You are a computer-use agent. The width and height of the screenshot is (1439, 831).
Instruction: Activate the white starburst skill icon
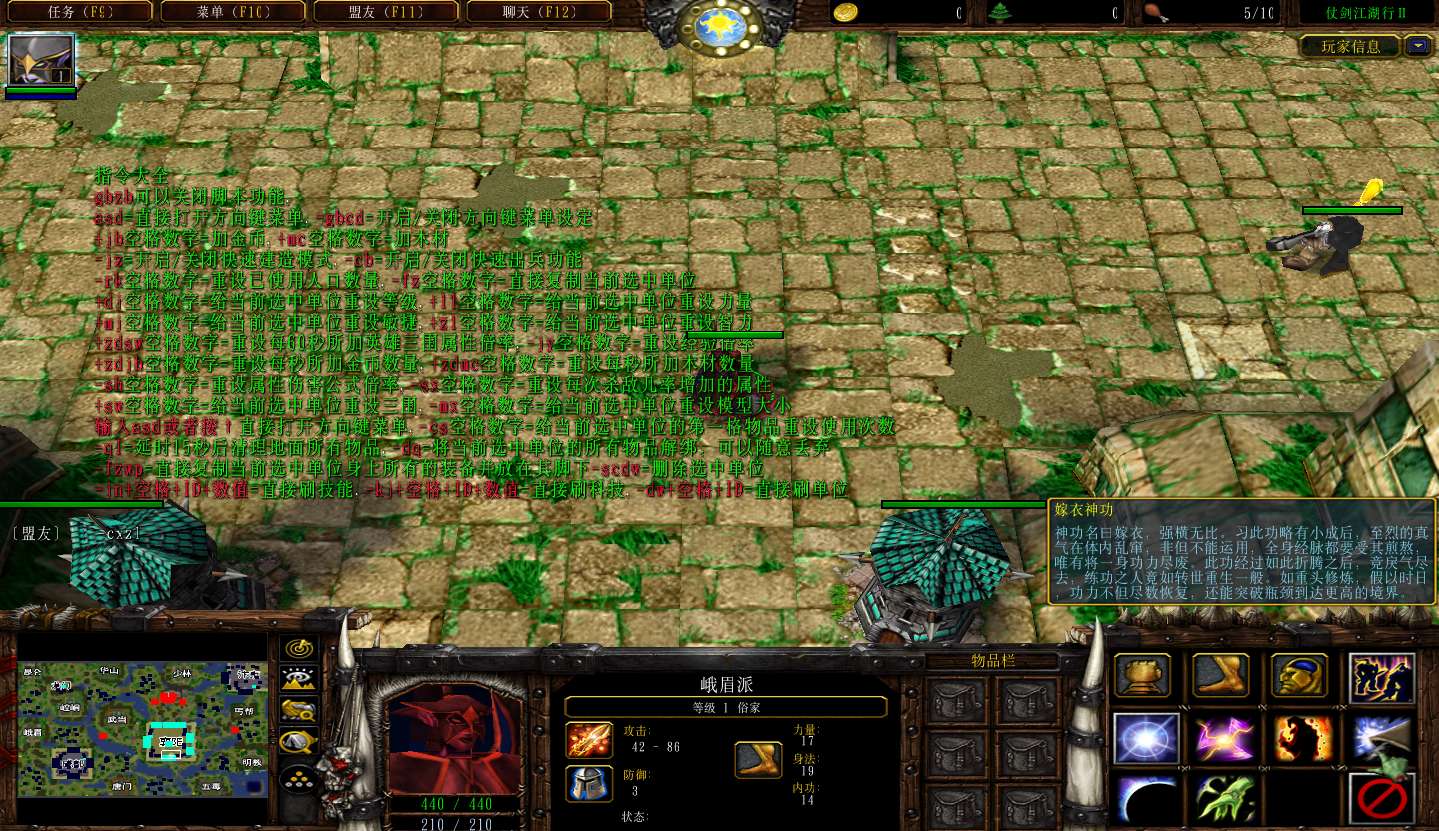click(1142, 739)
